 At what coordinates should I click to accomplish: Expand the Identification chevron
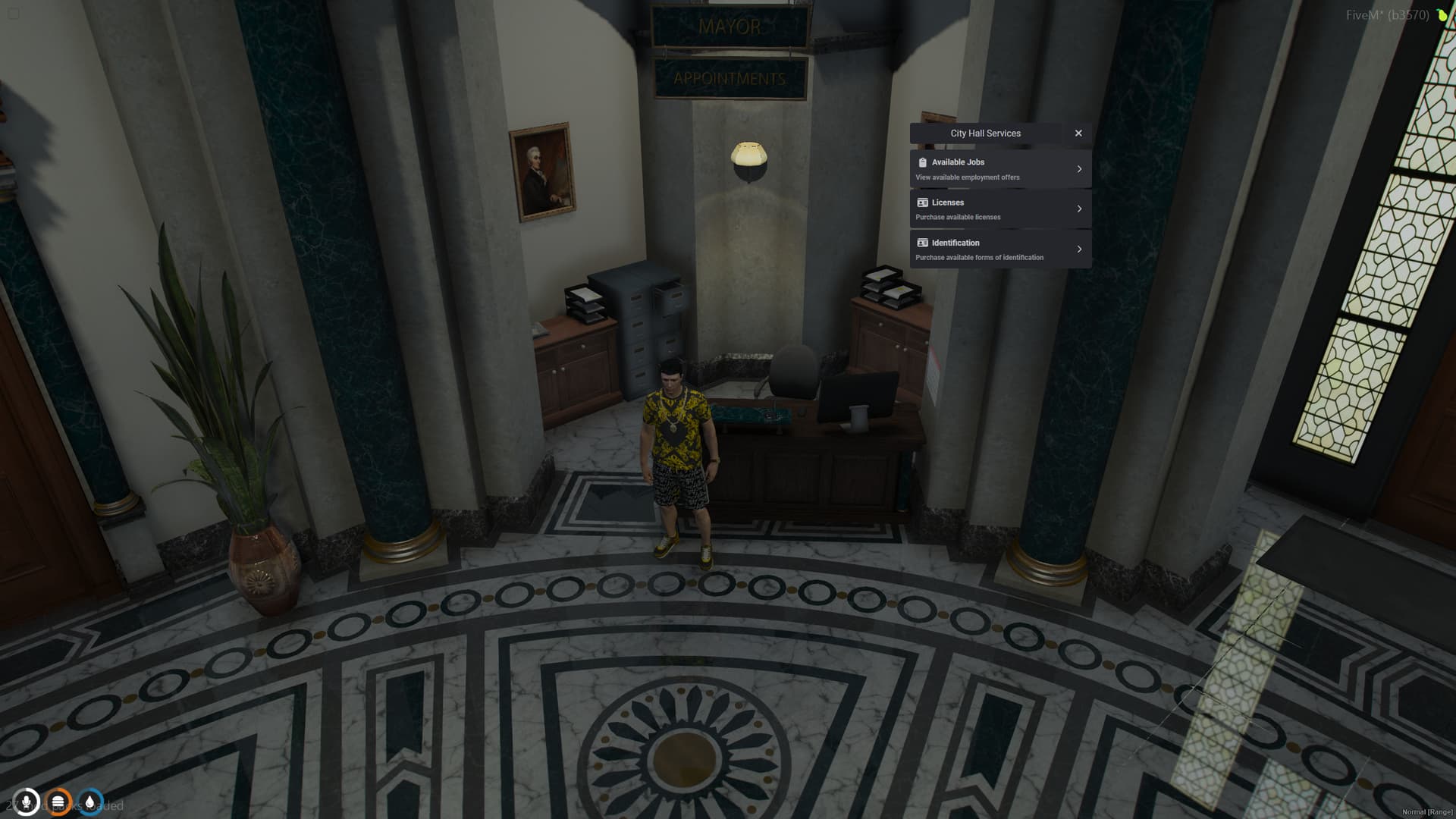click(1080, 249)
